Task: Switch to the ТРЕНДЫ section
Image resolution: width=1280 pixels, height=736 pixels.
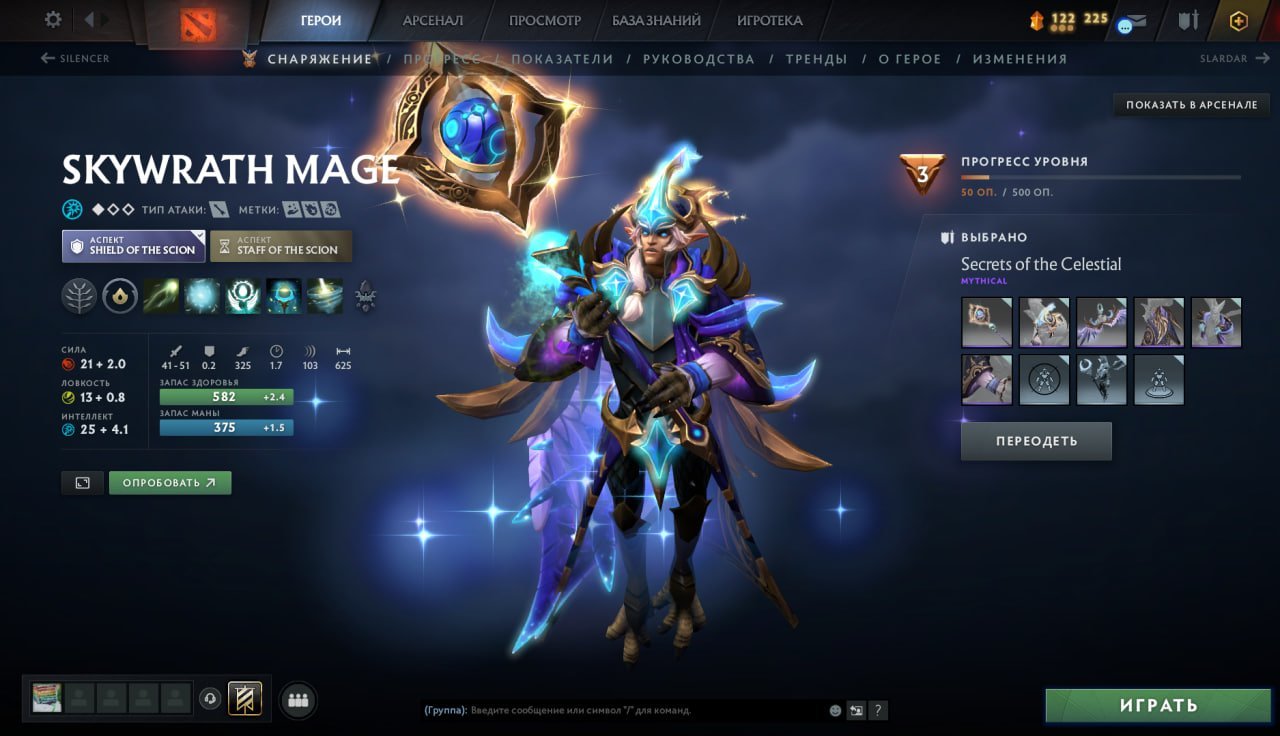Action: coord(817,59)
